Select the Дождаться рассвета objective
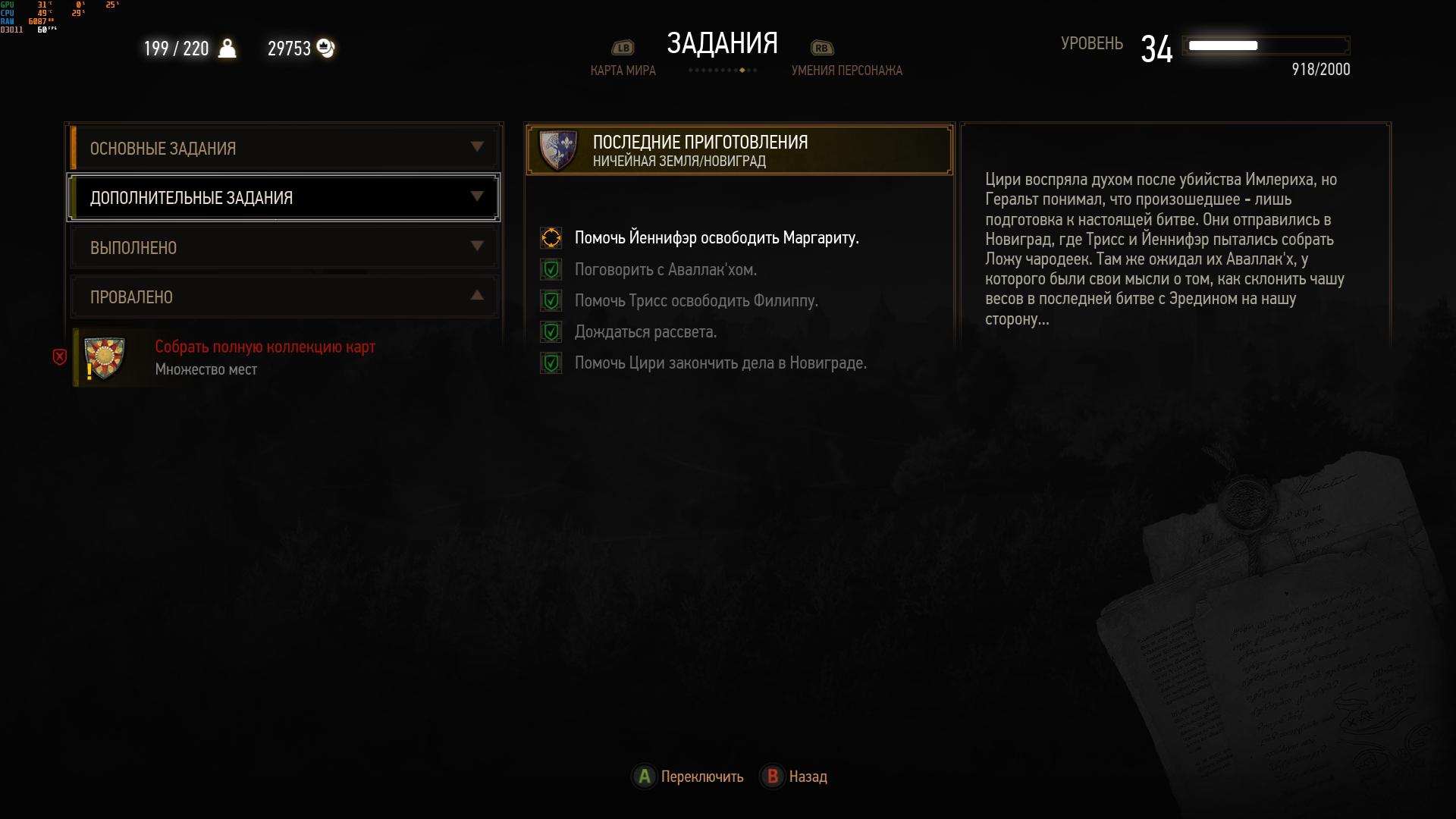 (x=645, y=332)
